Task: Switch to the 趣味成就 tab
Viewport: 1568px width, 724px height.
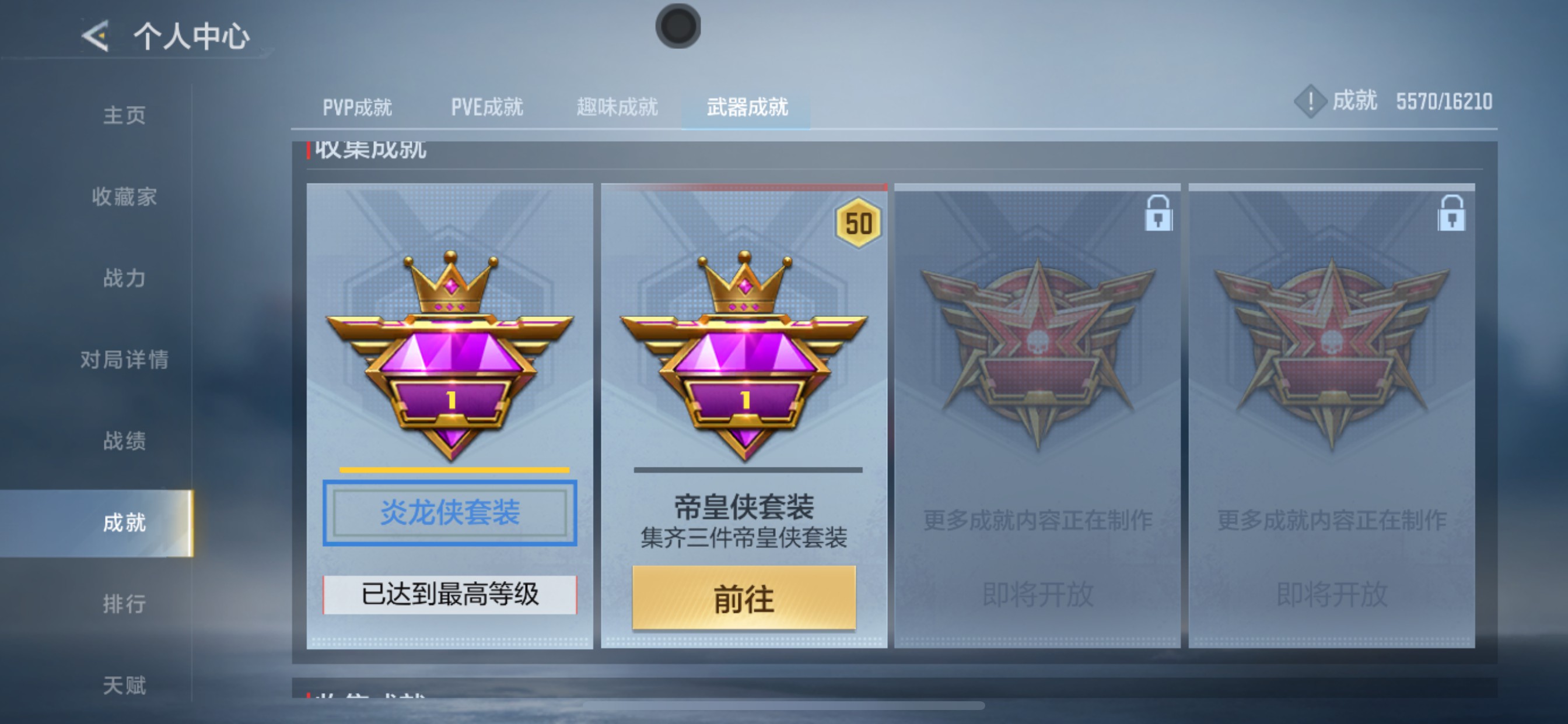Action: [x=617, y=108]
